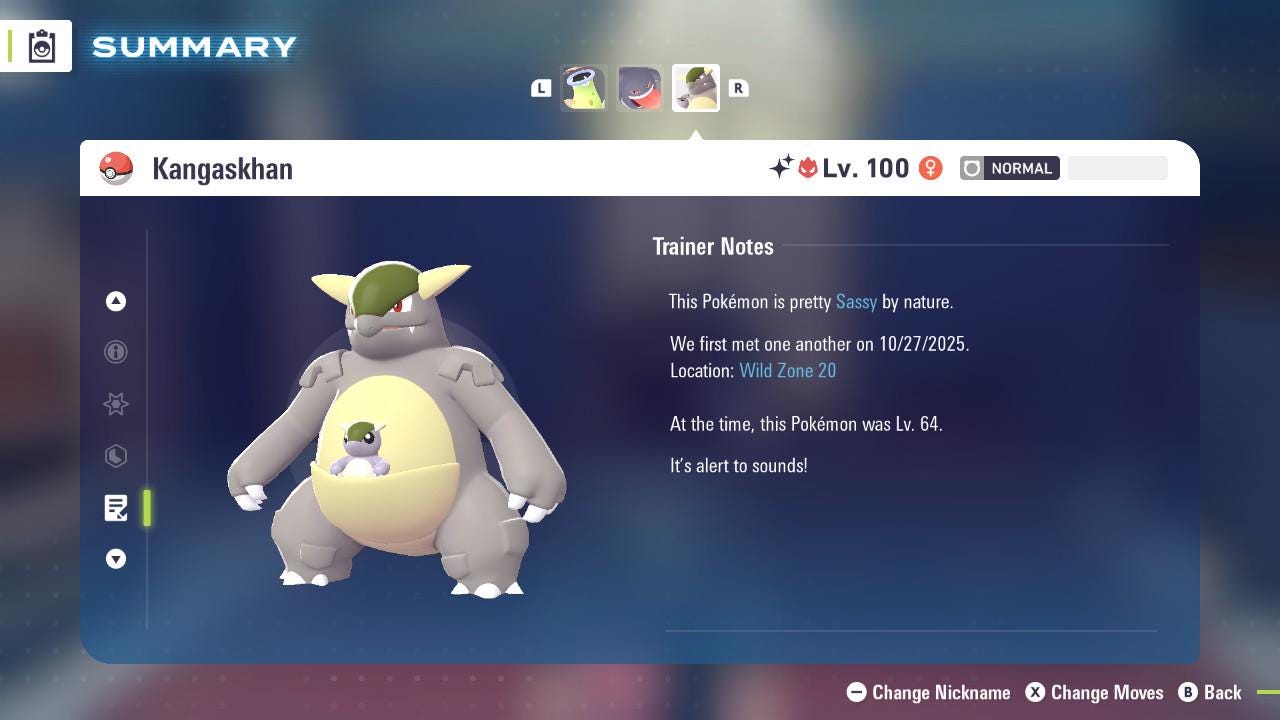The height and width of the screenshot is (720, 1280).
Task: Click the Poké Ball icon beside Kangaskhan
Action: point(117,168)
